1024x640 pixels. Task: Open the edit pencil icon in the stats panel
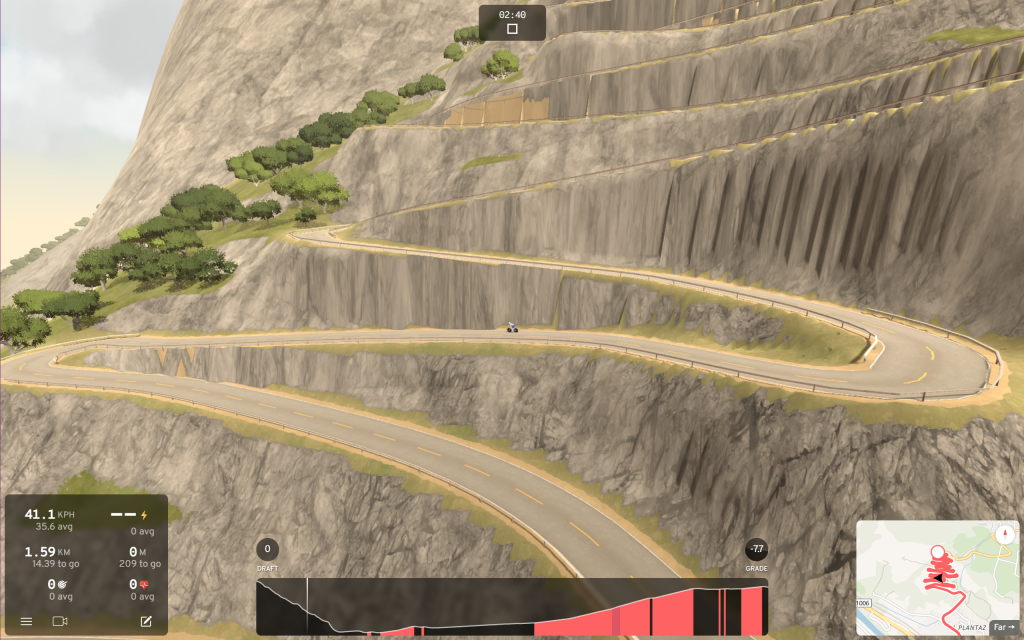(x=146, y=621)
